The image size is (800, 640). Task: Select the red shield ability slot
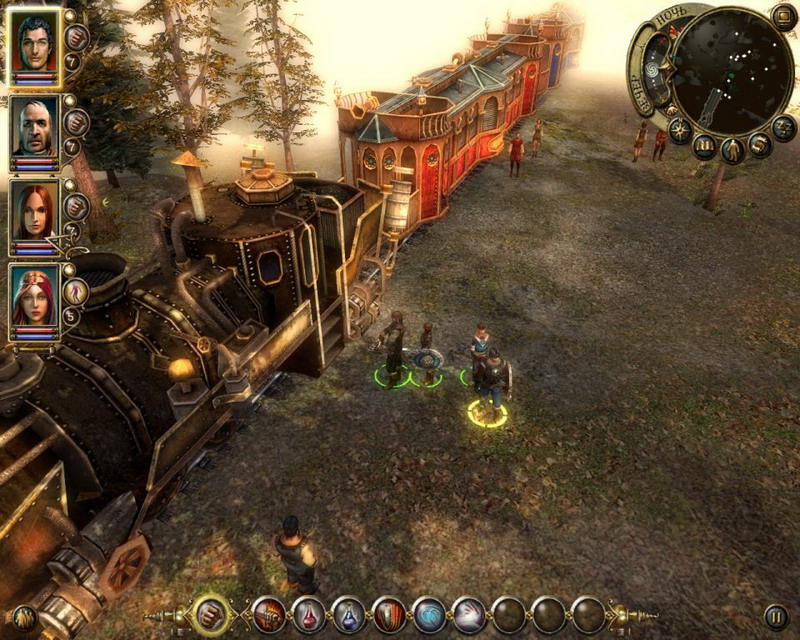389,614
